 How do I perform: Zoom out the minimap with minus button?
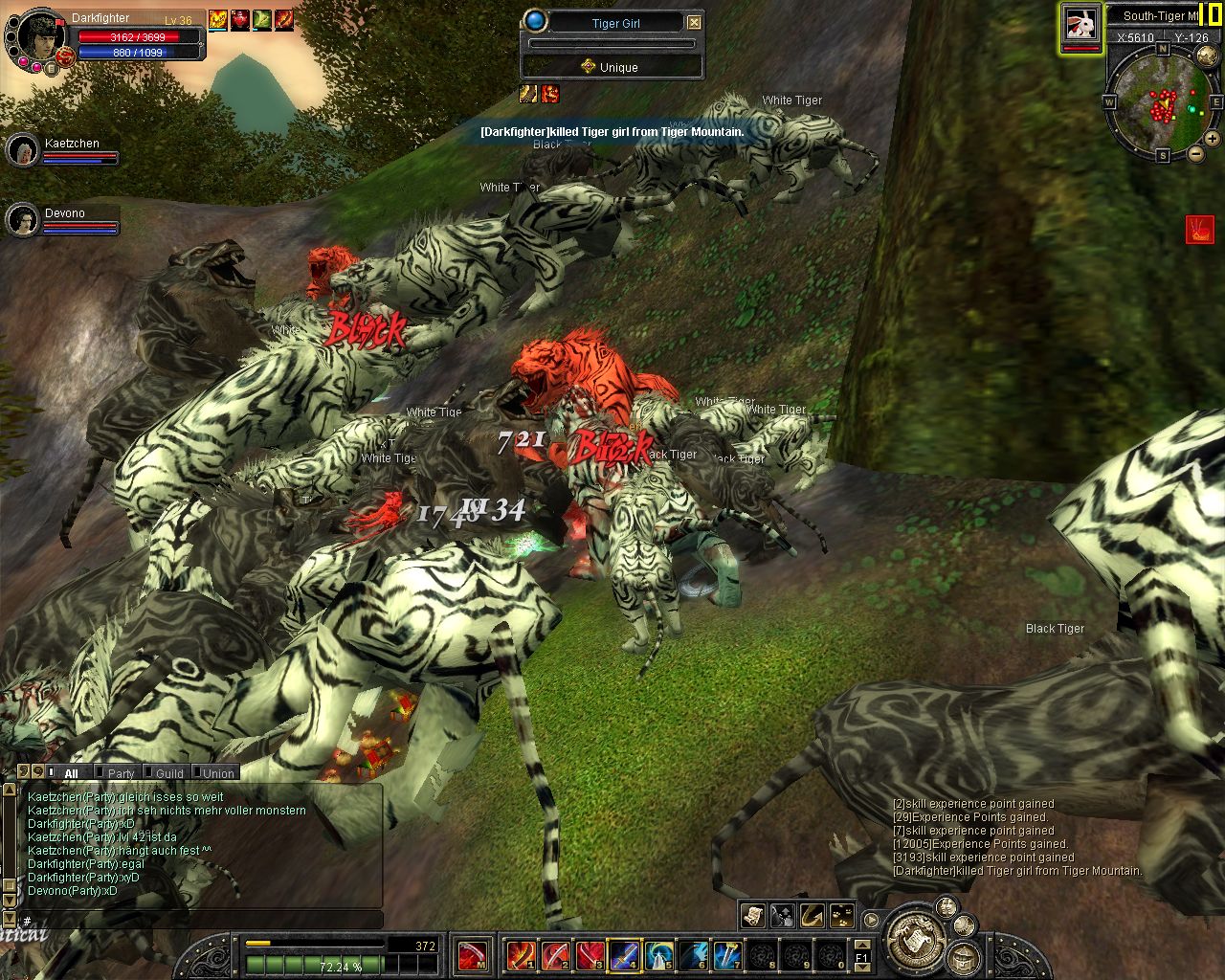(x=1195, y=153)
